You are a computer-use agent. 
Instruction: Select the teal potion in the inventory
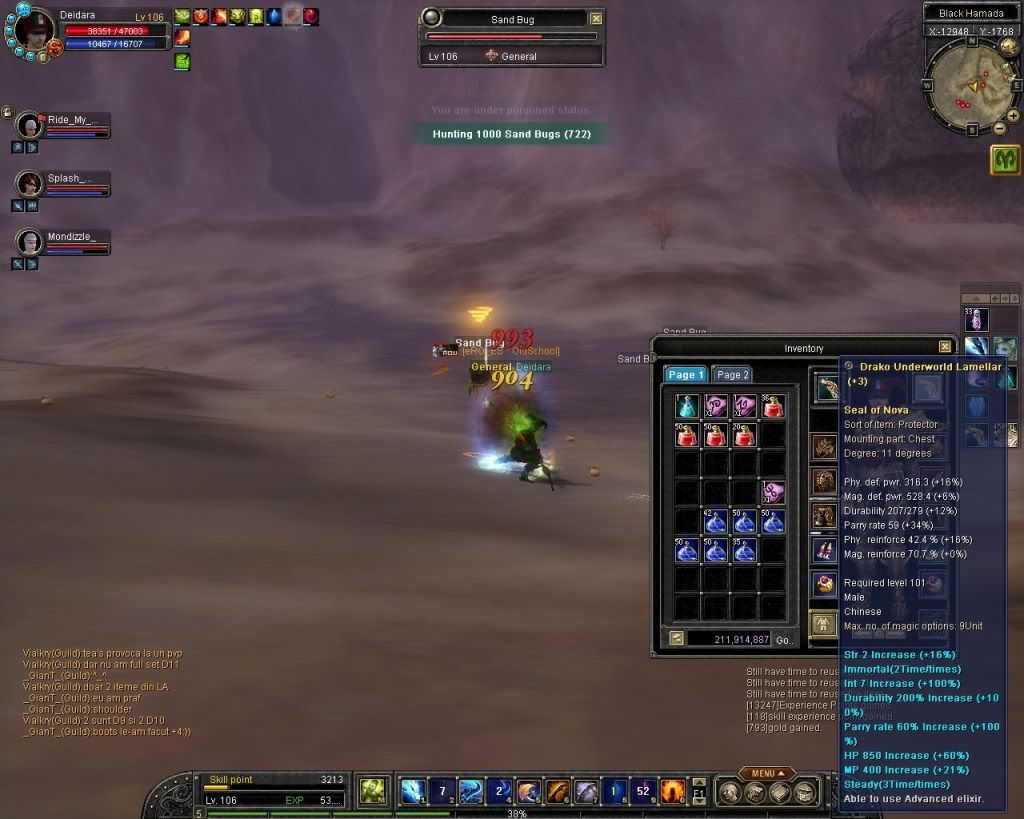tap(686, 406)
